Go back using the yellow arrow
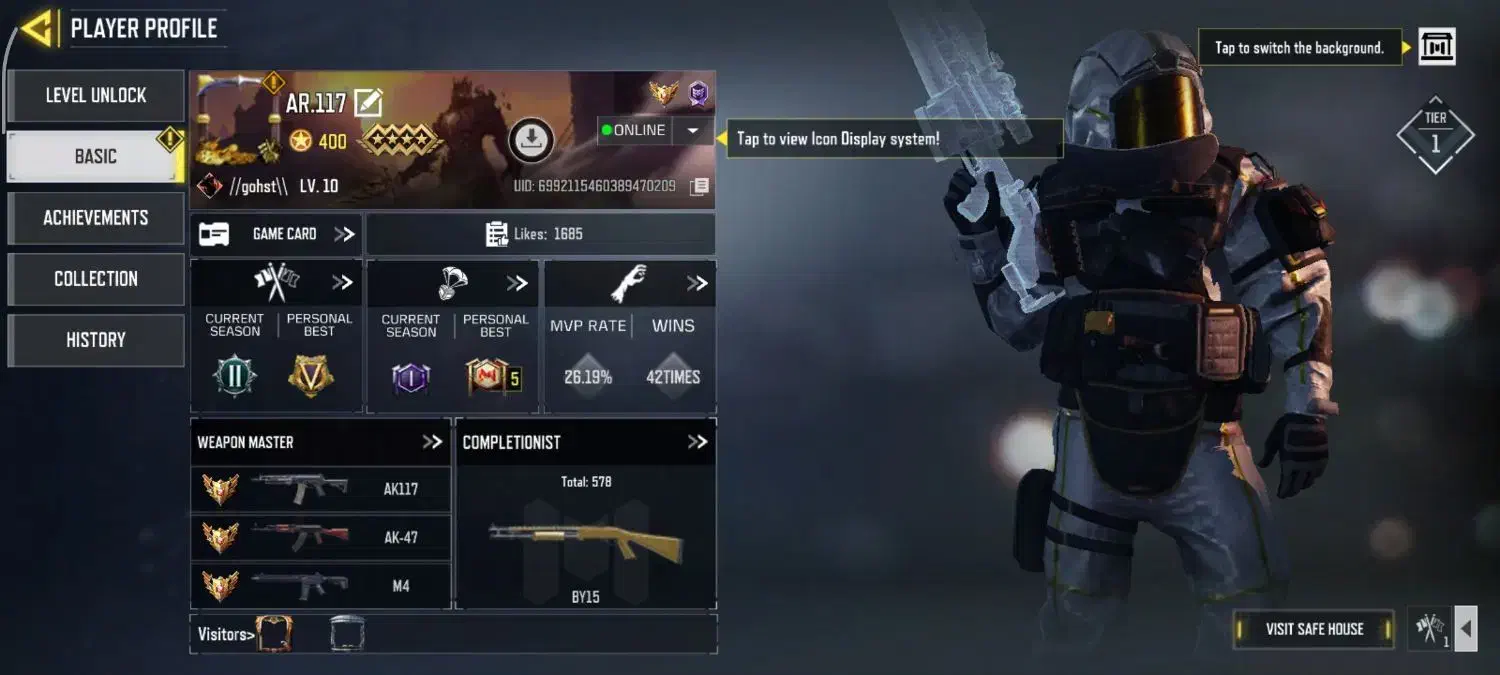This screenshot has height=675, width=1500. click(x=37, y=28)
